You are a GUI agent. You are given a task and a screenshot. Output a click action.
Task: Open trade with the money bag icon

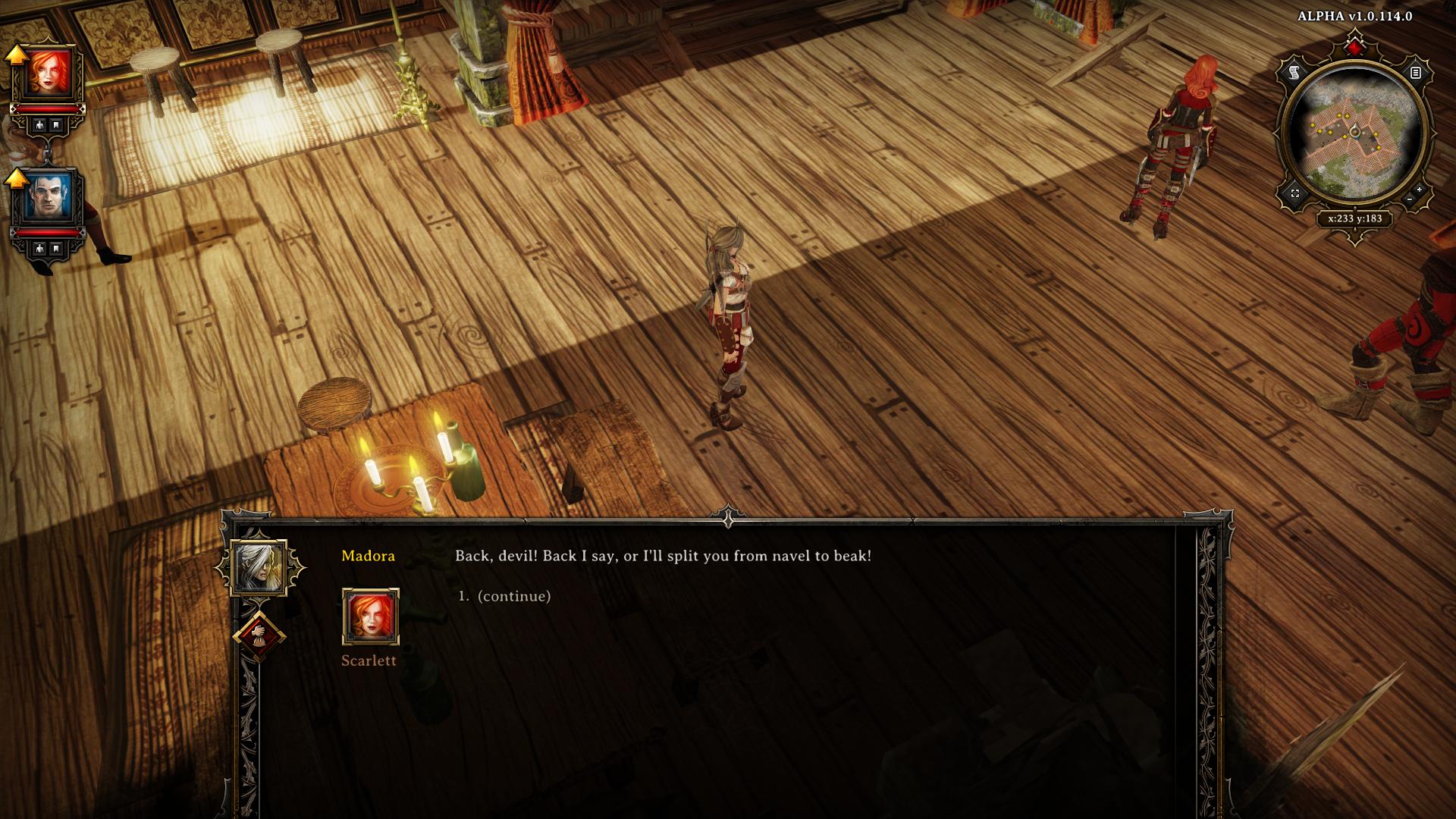tap(259, 635)
